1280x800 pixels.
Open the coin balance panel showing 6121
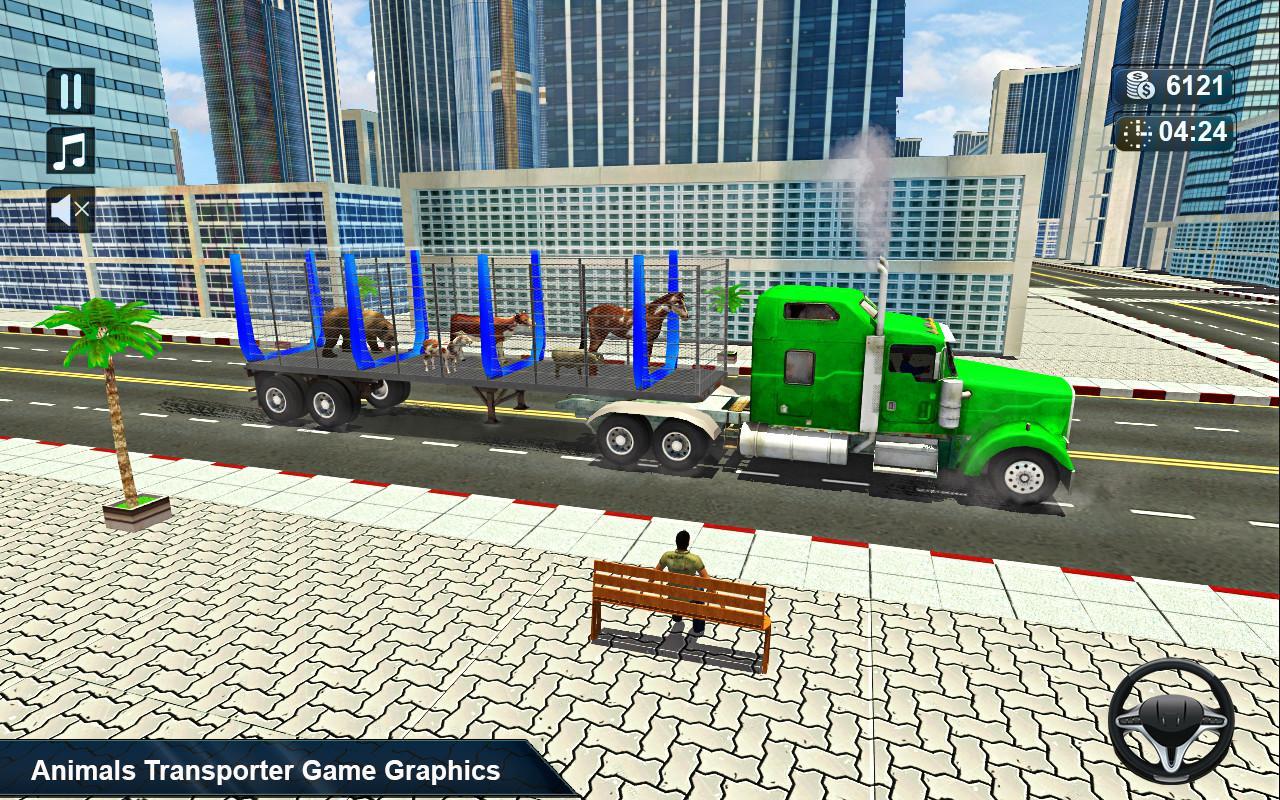(x=1175, y=85)
